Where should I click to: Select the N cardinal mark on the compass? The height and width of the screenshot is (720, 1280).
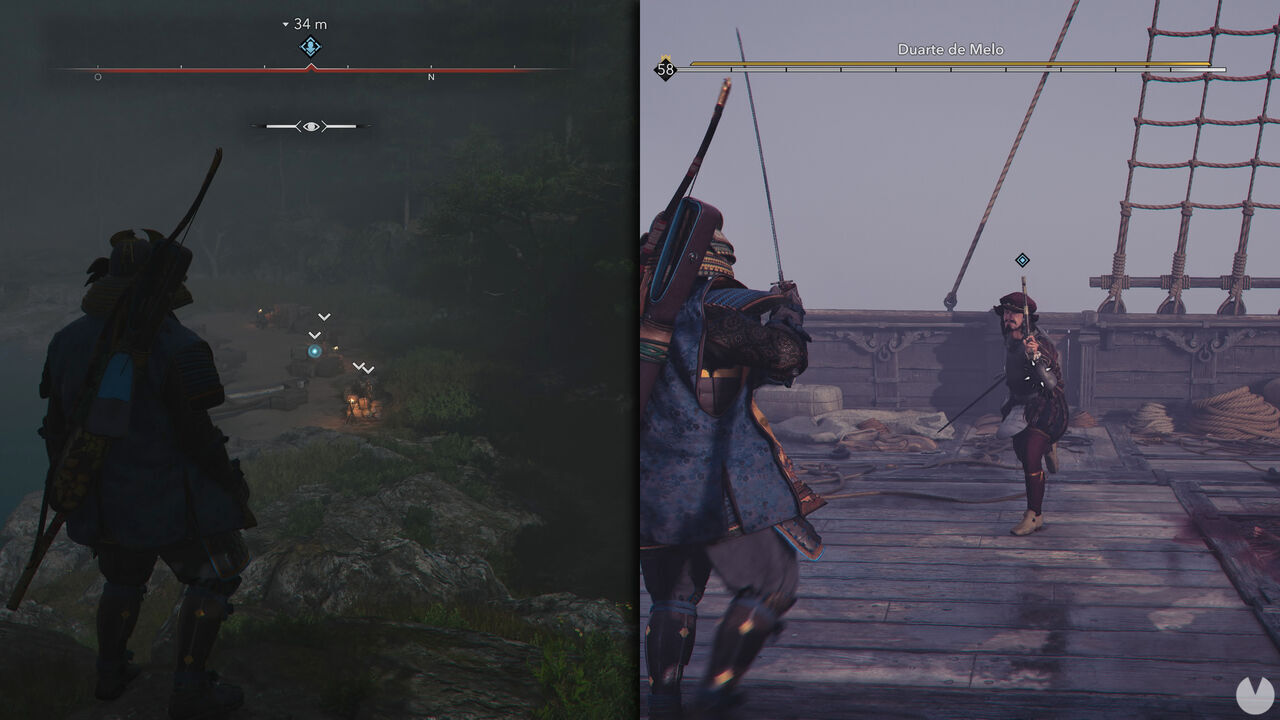click(431, 77)
